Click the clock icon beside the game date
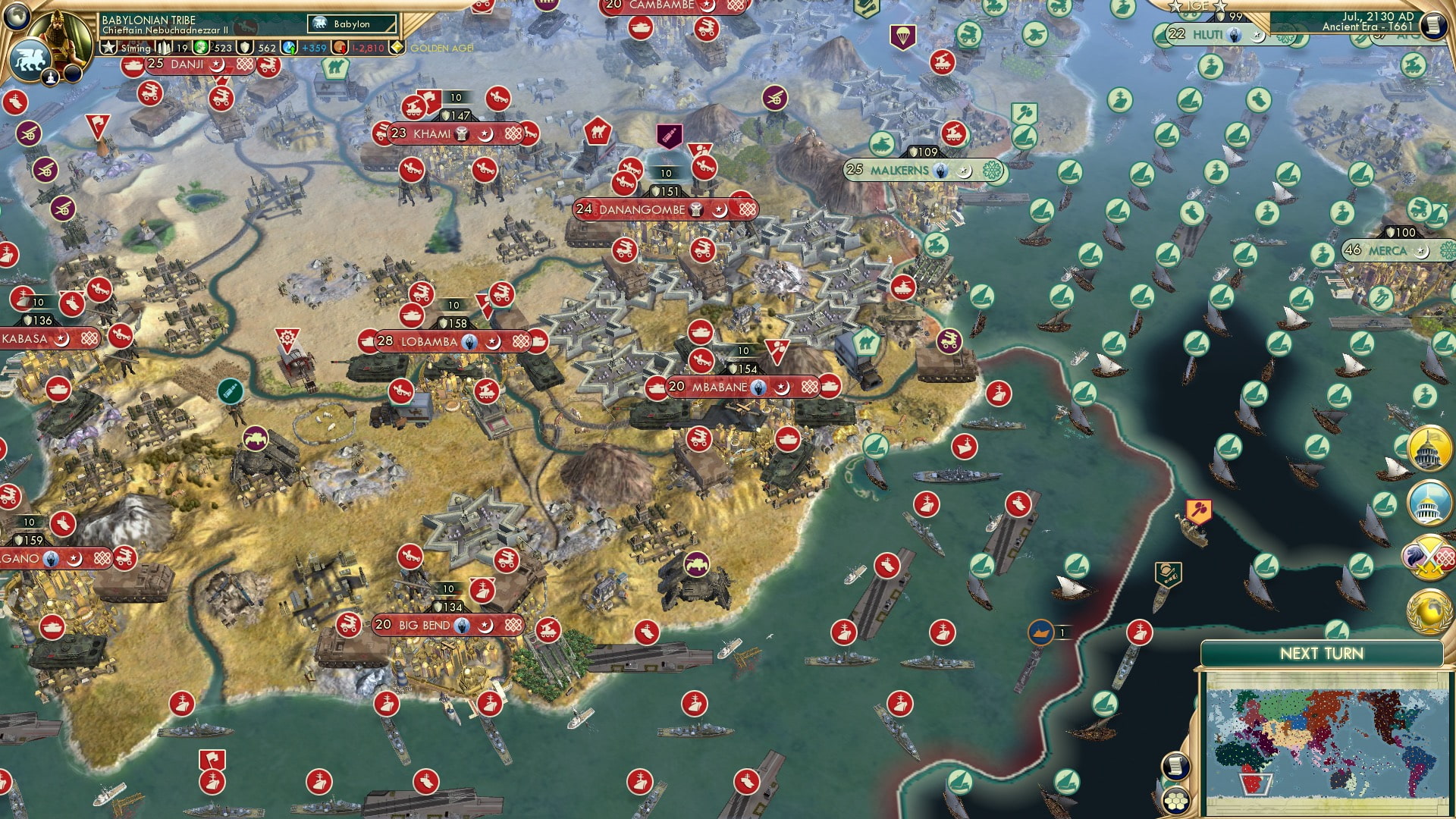1456x819 pixels. [x=1434, y=25]
